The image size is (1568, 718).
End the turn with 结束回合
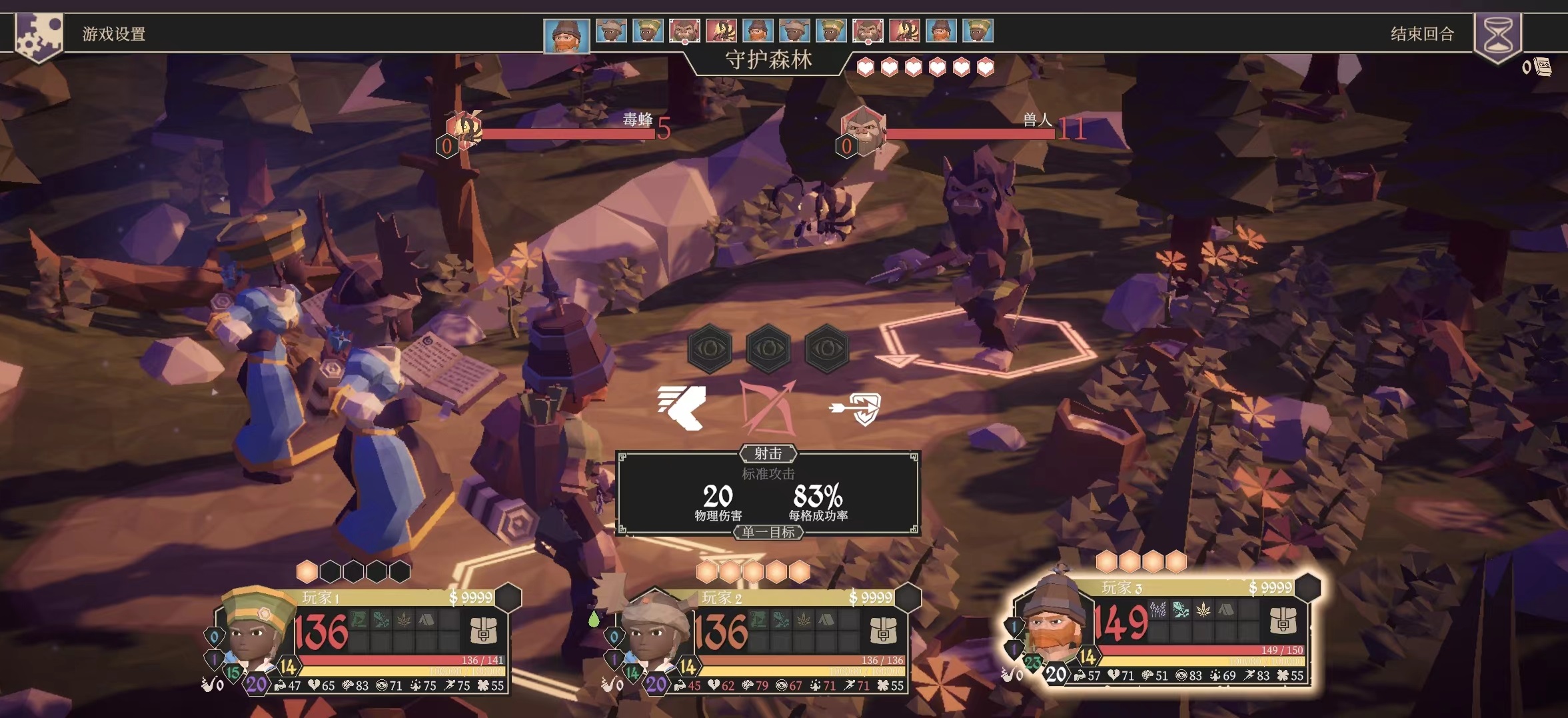click(x=1422, y=34)
